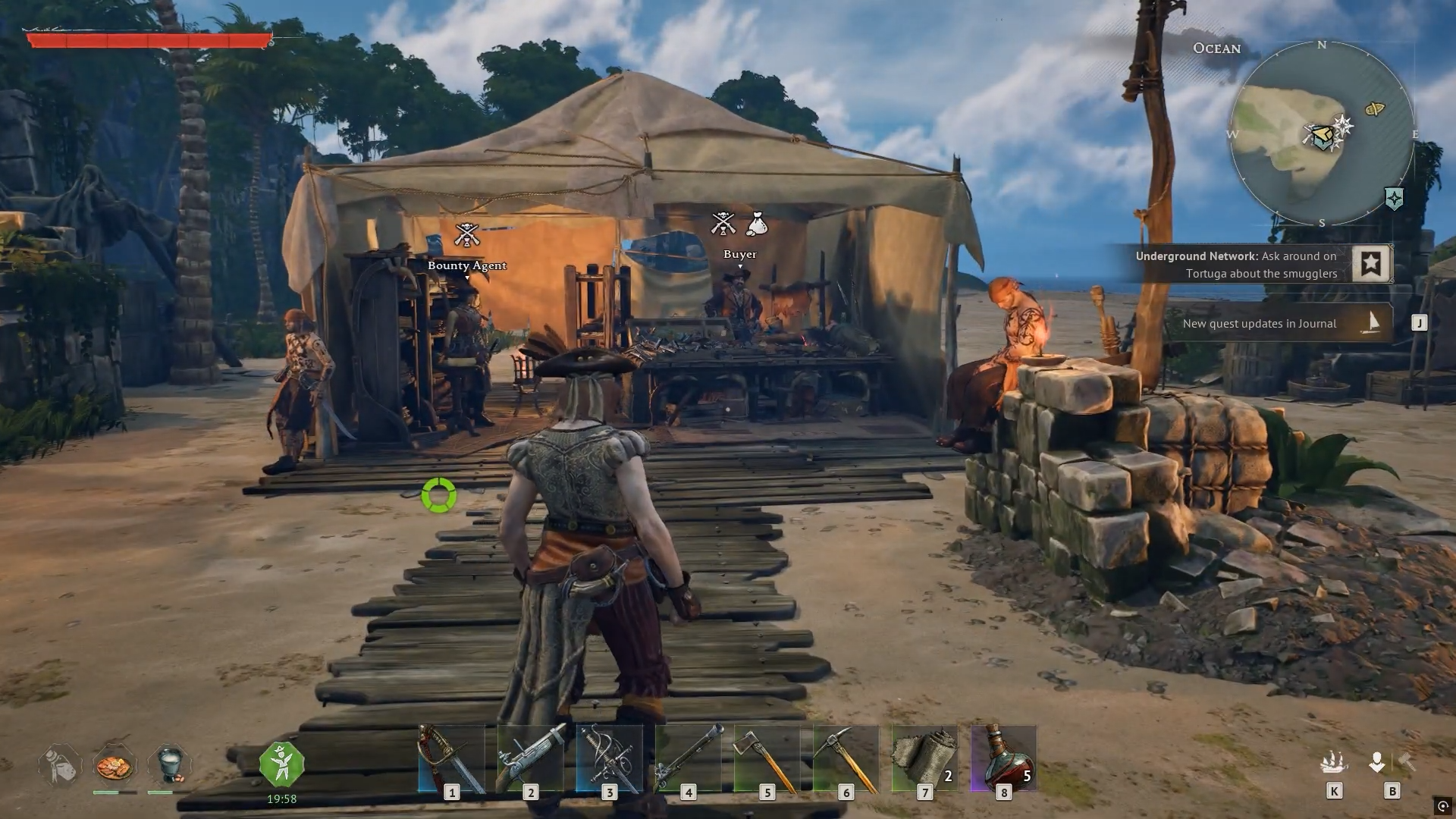This screenshot has height=819, width=1456.
Task: Click the ship icon in bottom corner
Action: (1334, 762)
